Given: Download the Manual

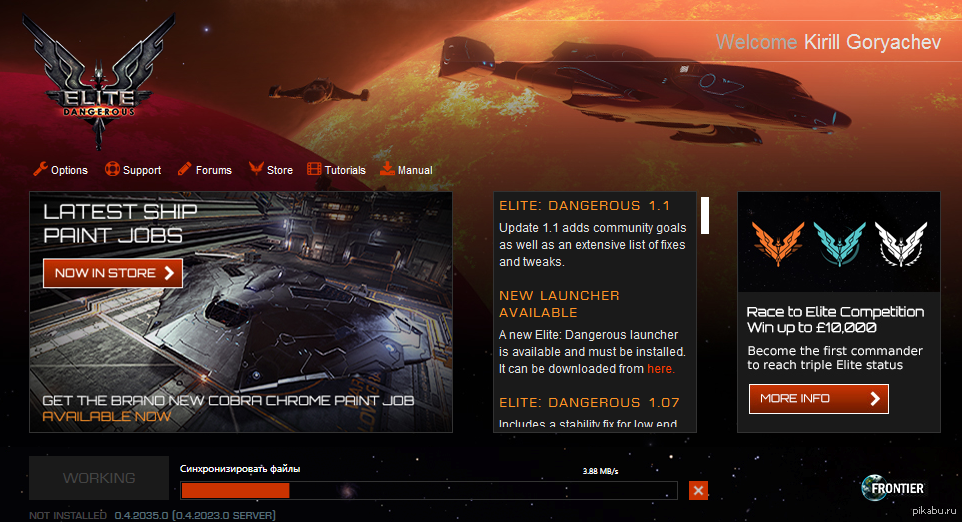Looking at the screenshot, I should pyautogui.click(x=406, y=170).
